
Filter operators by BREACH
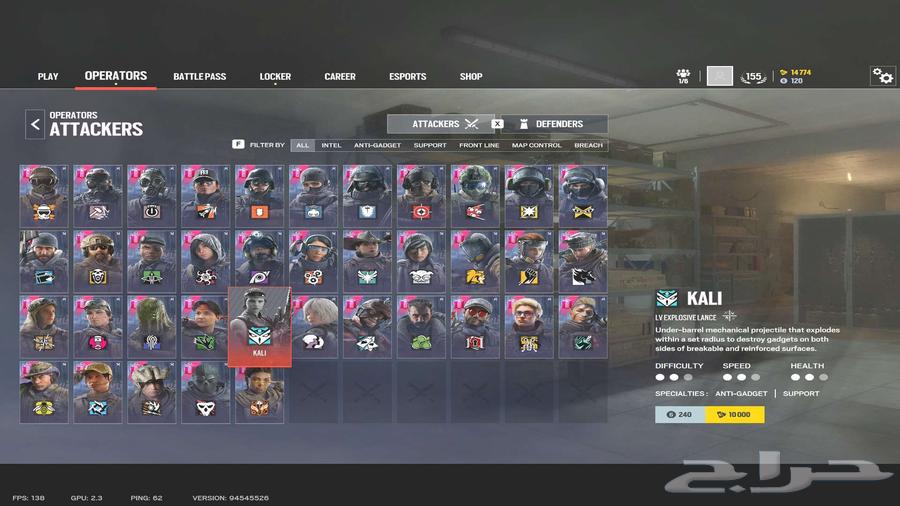click(588, 145)
